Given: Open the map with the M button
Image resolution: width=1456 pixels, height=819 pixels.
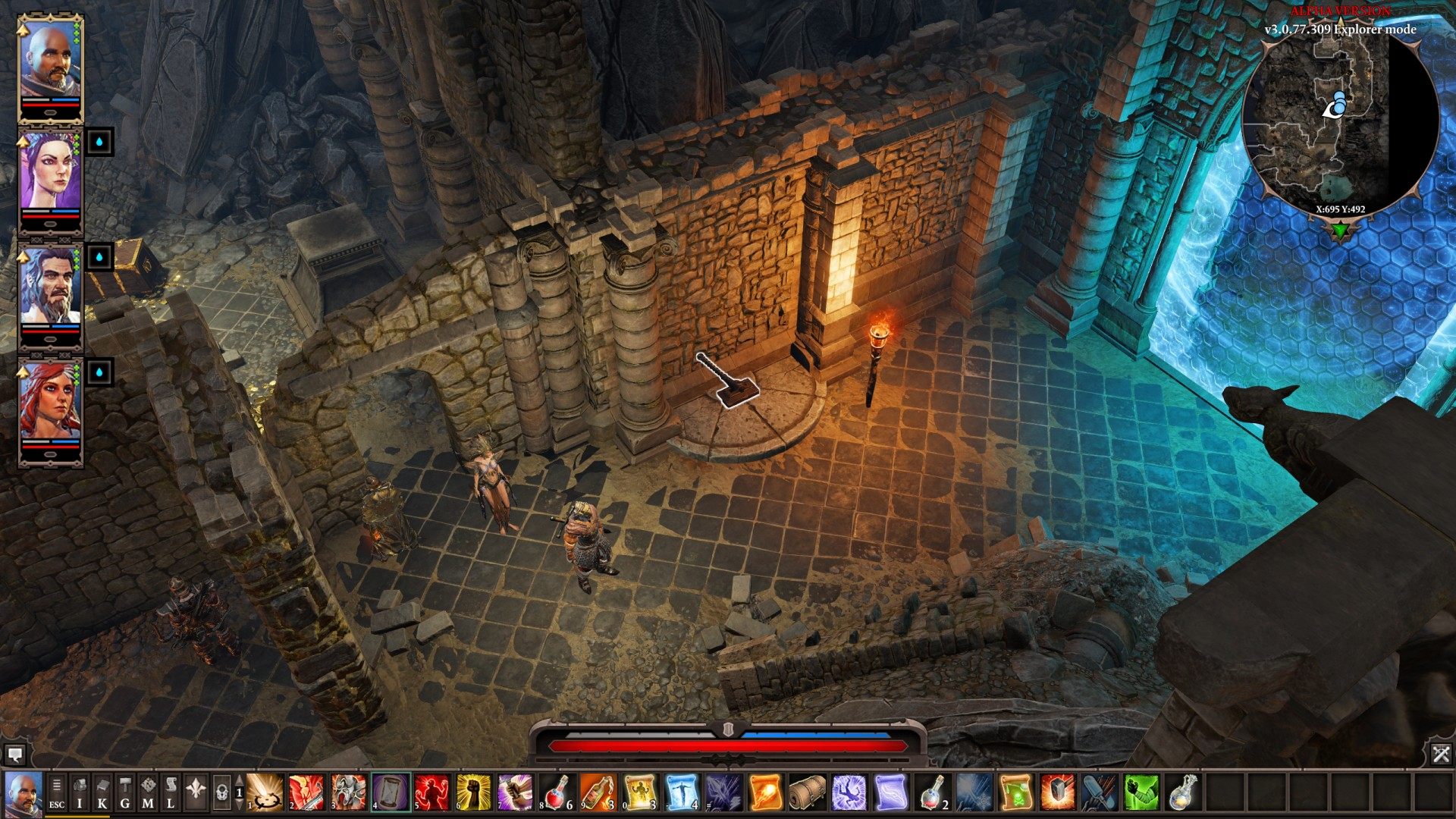Looking at the screenshot, I should 148,792.
